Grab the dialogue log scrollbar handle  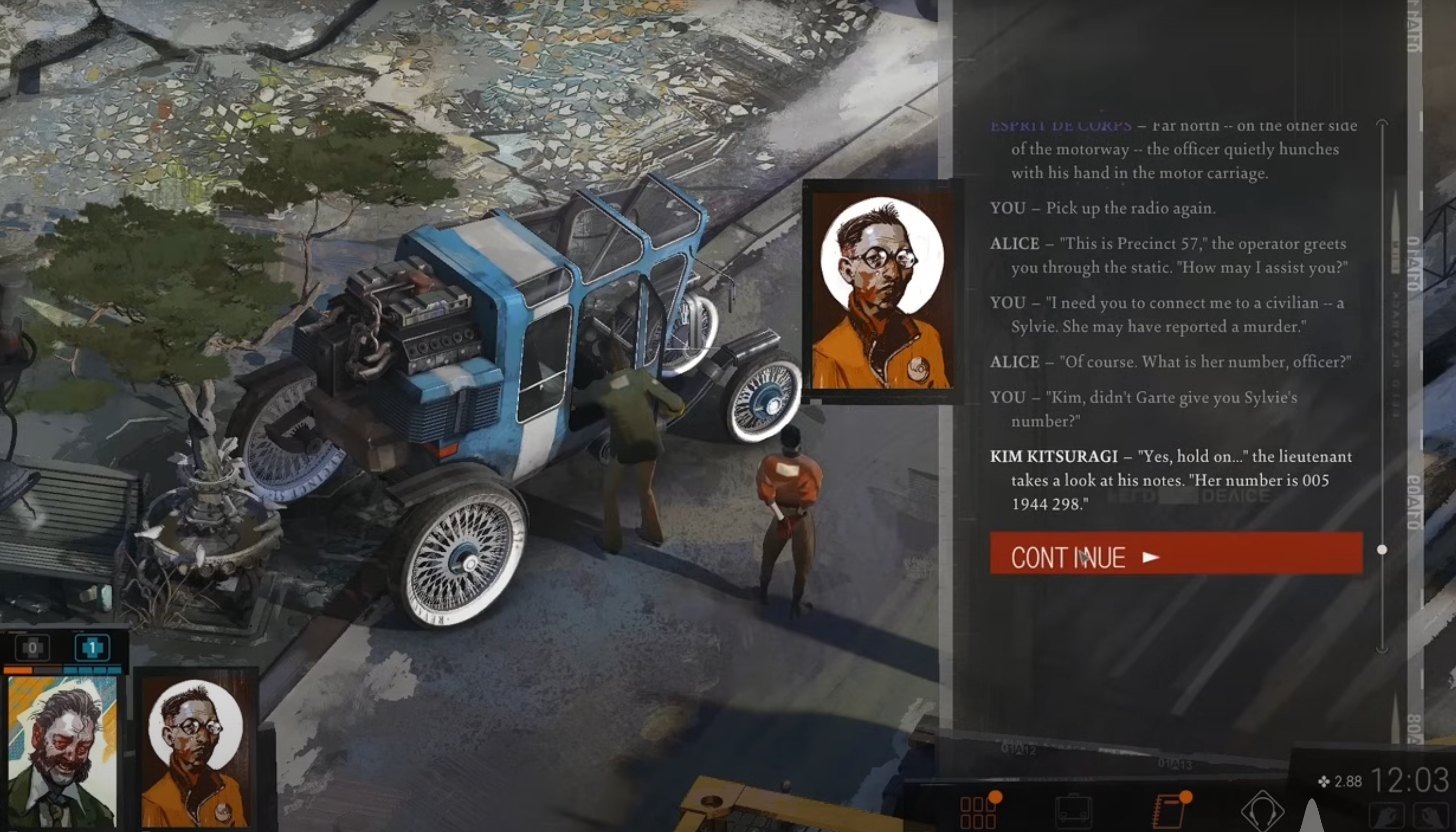[x=1382, y=550]
